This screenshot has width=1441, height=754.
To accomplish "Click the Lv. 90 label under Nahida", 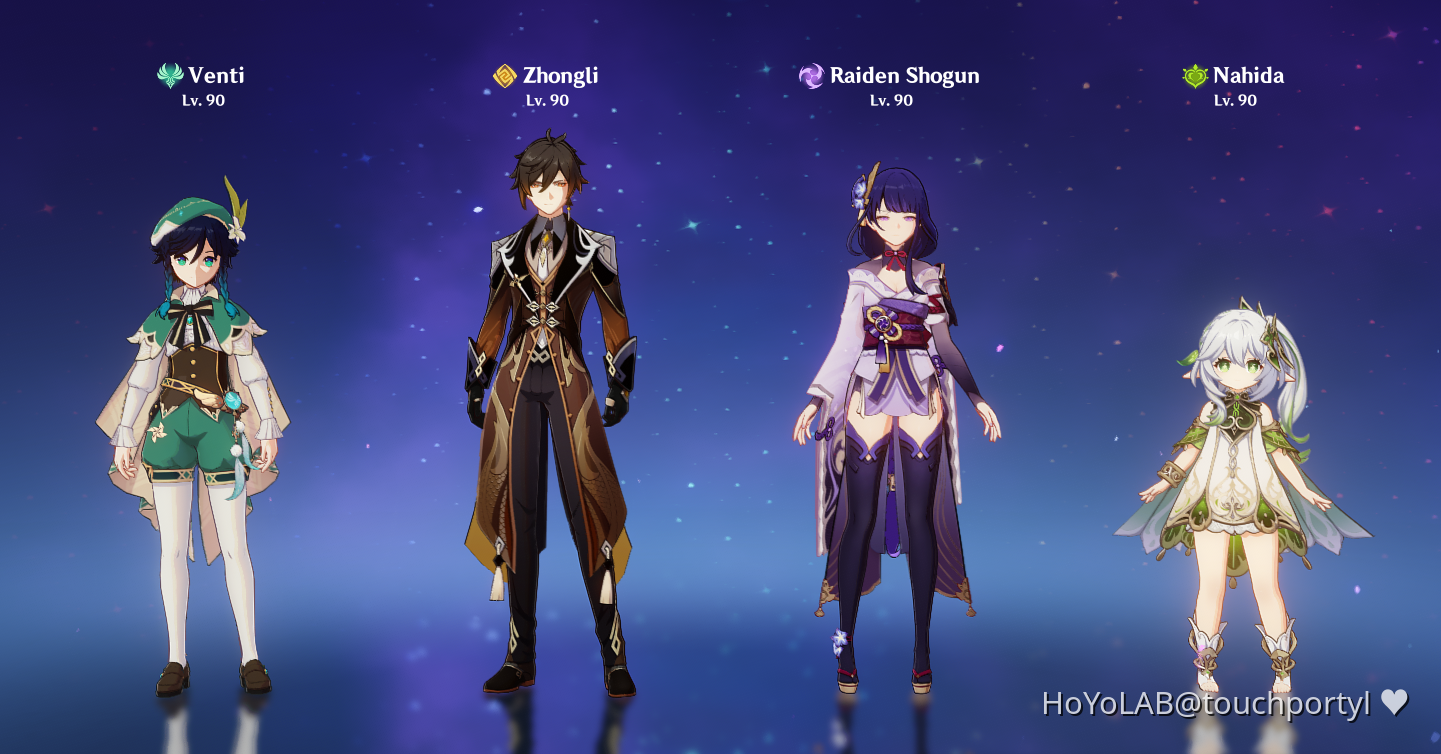I will 1234,100.
